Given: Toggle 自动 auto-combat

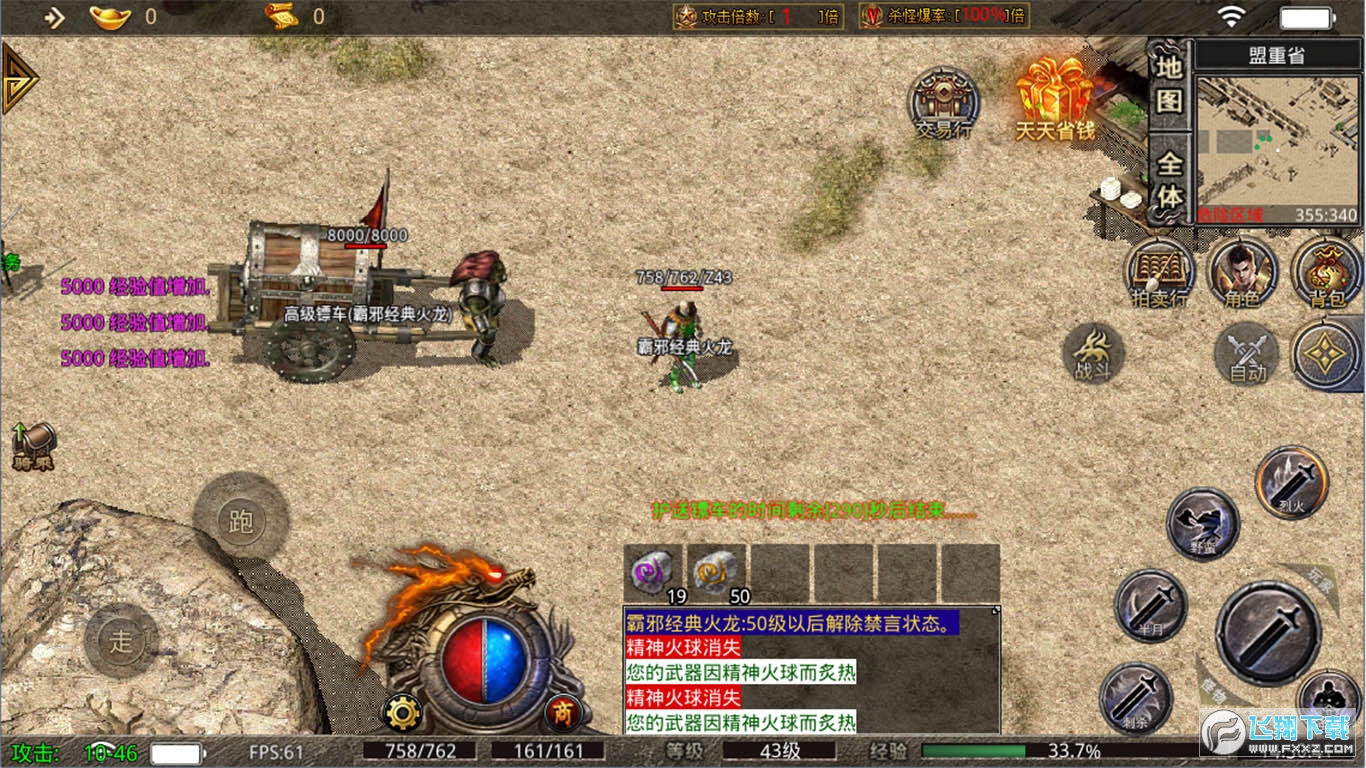Looking at the screenshot, I should click(x=1246, y=355).
